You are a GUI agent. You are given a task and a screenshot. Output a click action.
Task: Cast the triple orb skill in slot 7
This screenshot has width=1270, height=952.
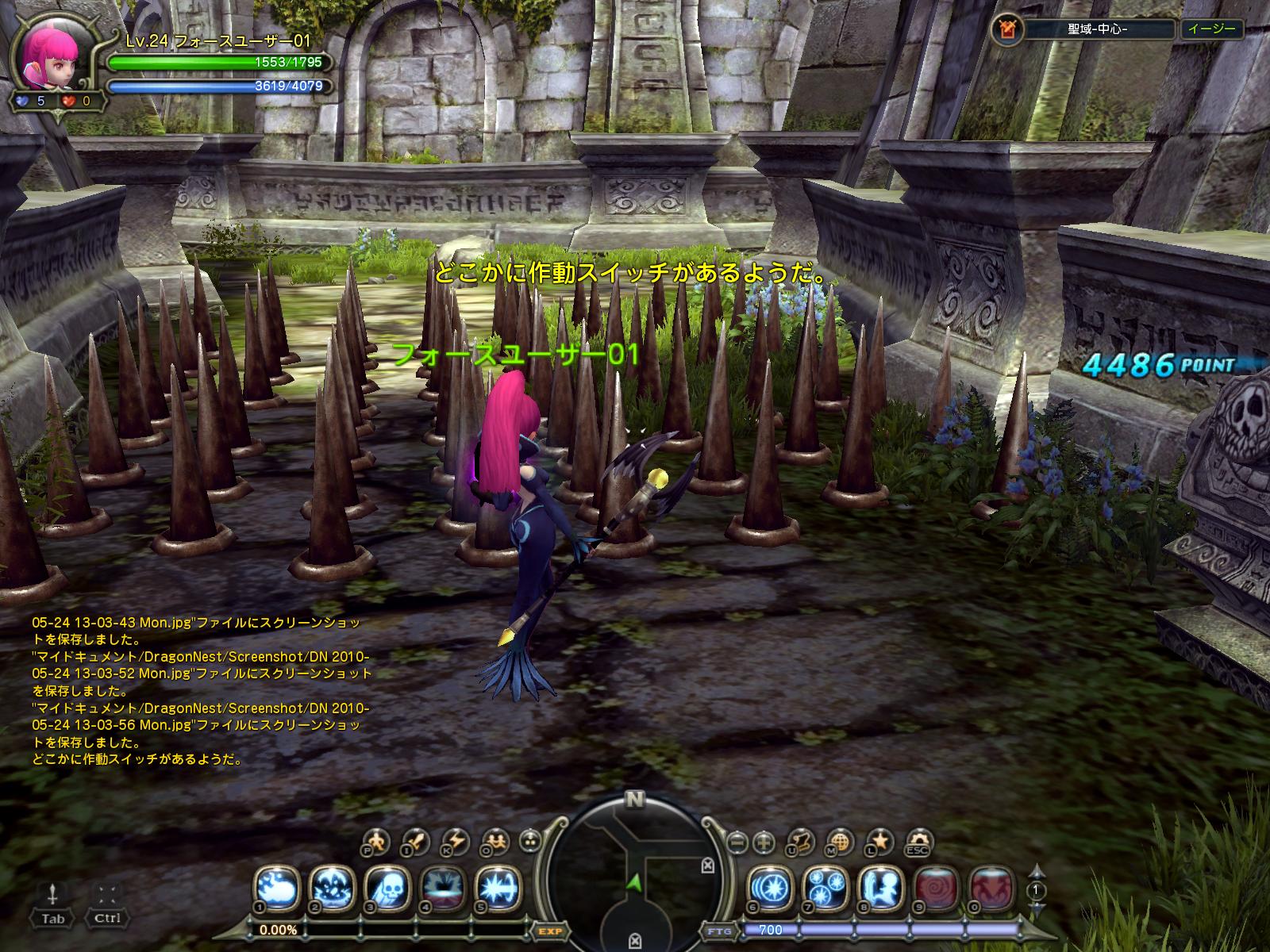(x=825, y=888)
